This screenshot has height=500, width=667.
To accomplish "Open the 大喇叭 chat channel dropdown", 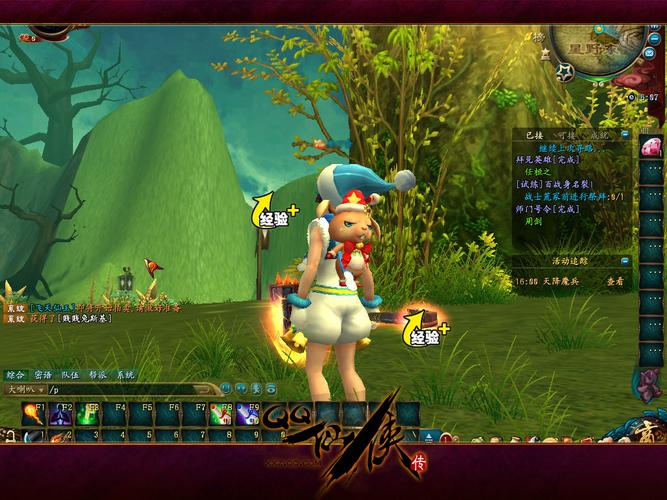I will 21,388.
